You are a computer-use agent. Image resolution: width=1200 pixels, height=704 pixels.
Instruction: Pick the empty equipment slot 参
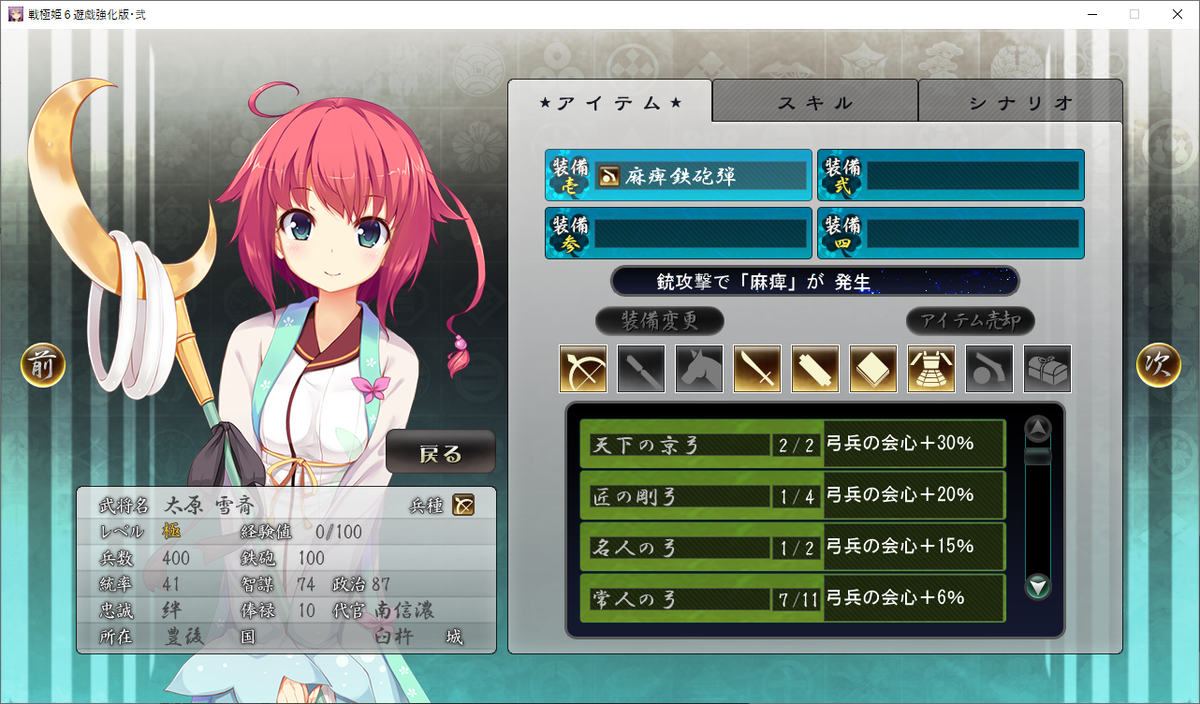[x=678, y=233]
